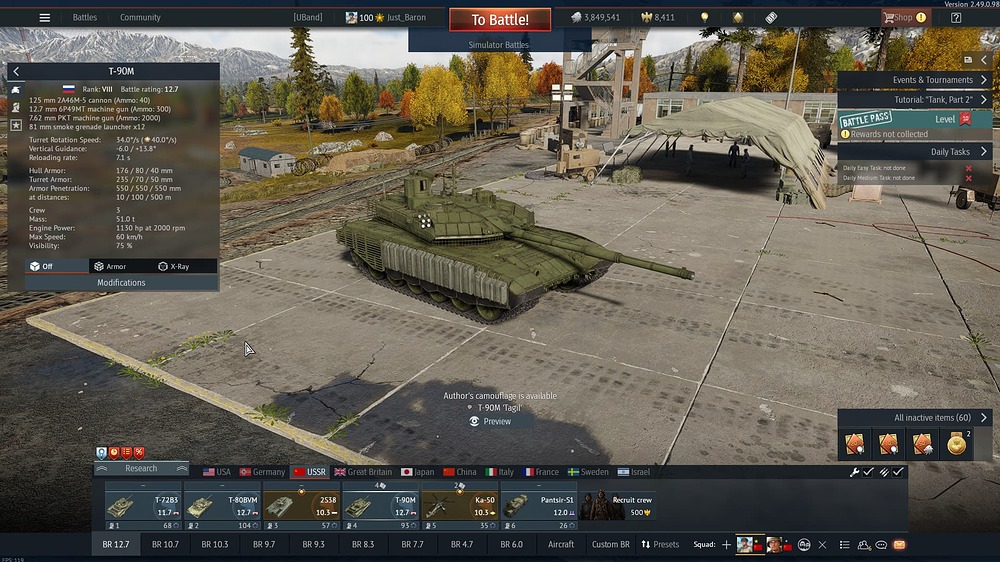Open the hamburger main menu
The width and height of the screenshot is (1000, 562).
click(x=44, y=17)
